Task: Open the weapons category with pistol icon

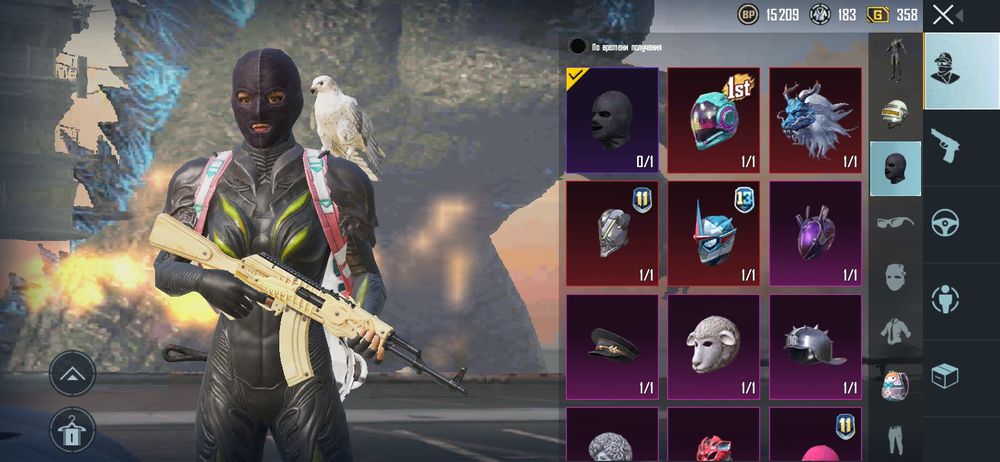Action: click(945, 144)
